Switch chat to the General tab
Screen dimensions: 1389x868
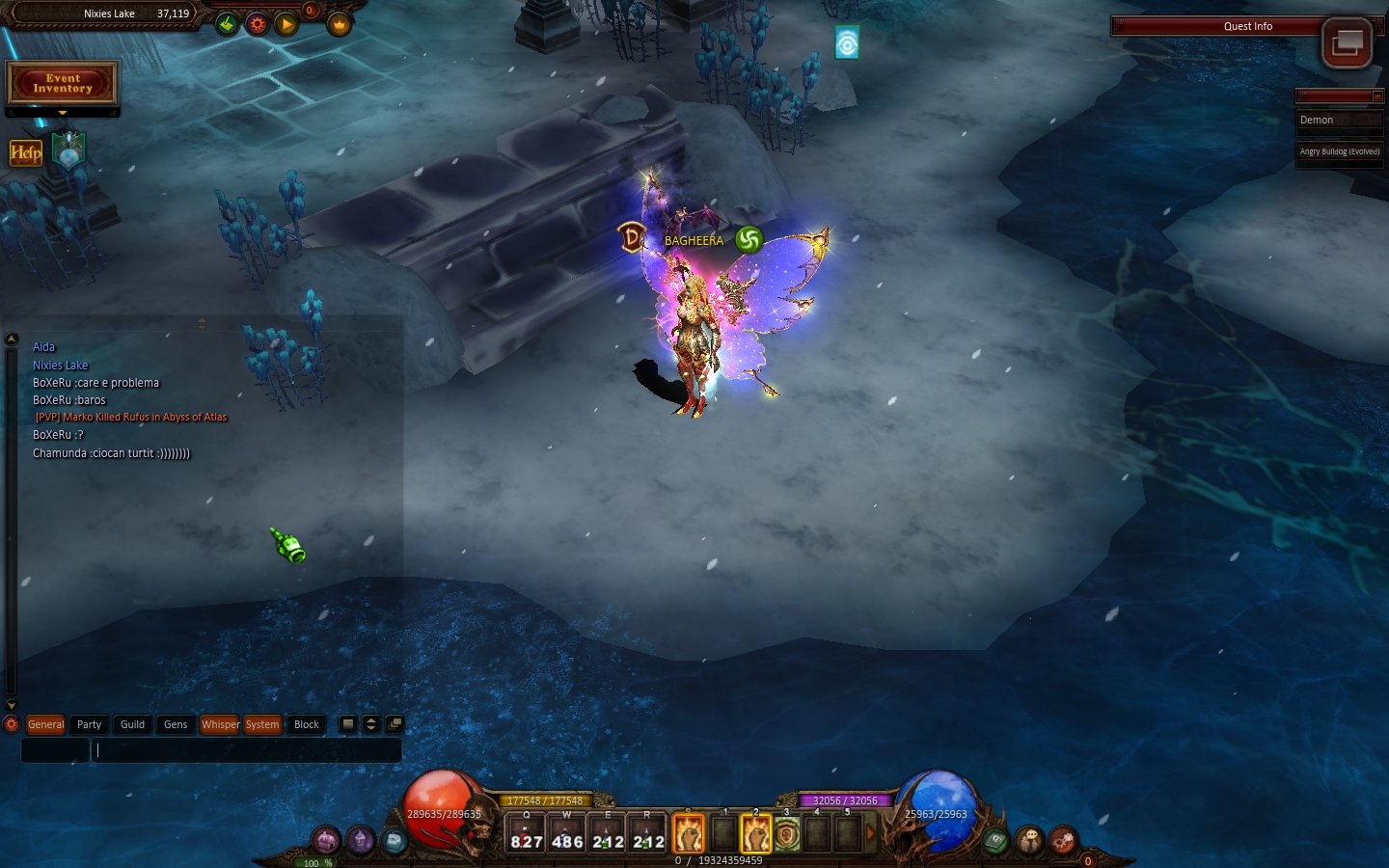coord(45,724)
